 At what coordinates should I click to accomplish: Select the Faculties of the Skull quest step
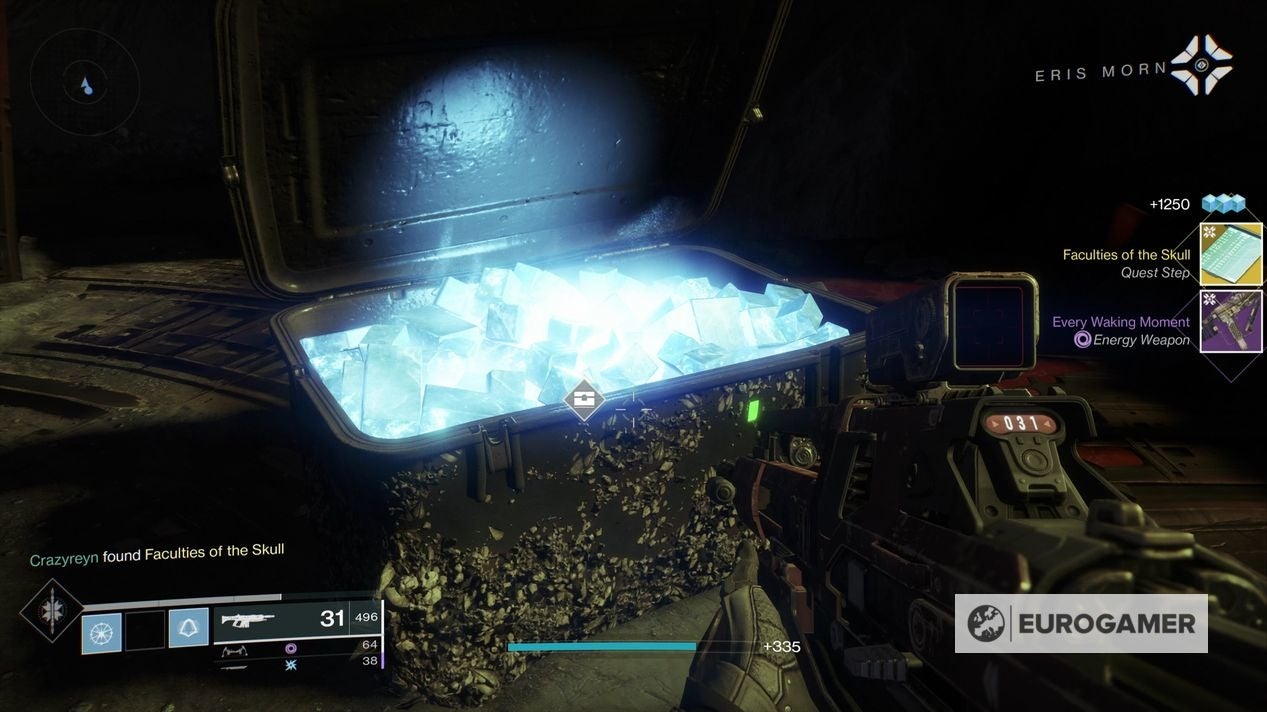[1231, 254]
